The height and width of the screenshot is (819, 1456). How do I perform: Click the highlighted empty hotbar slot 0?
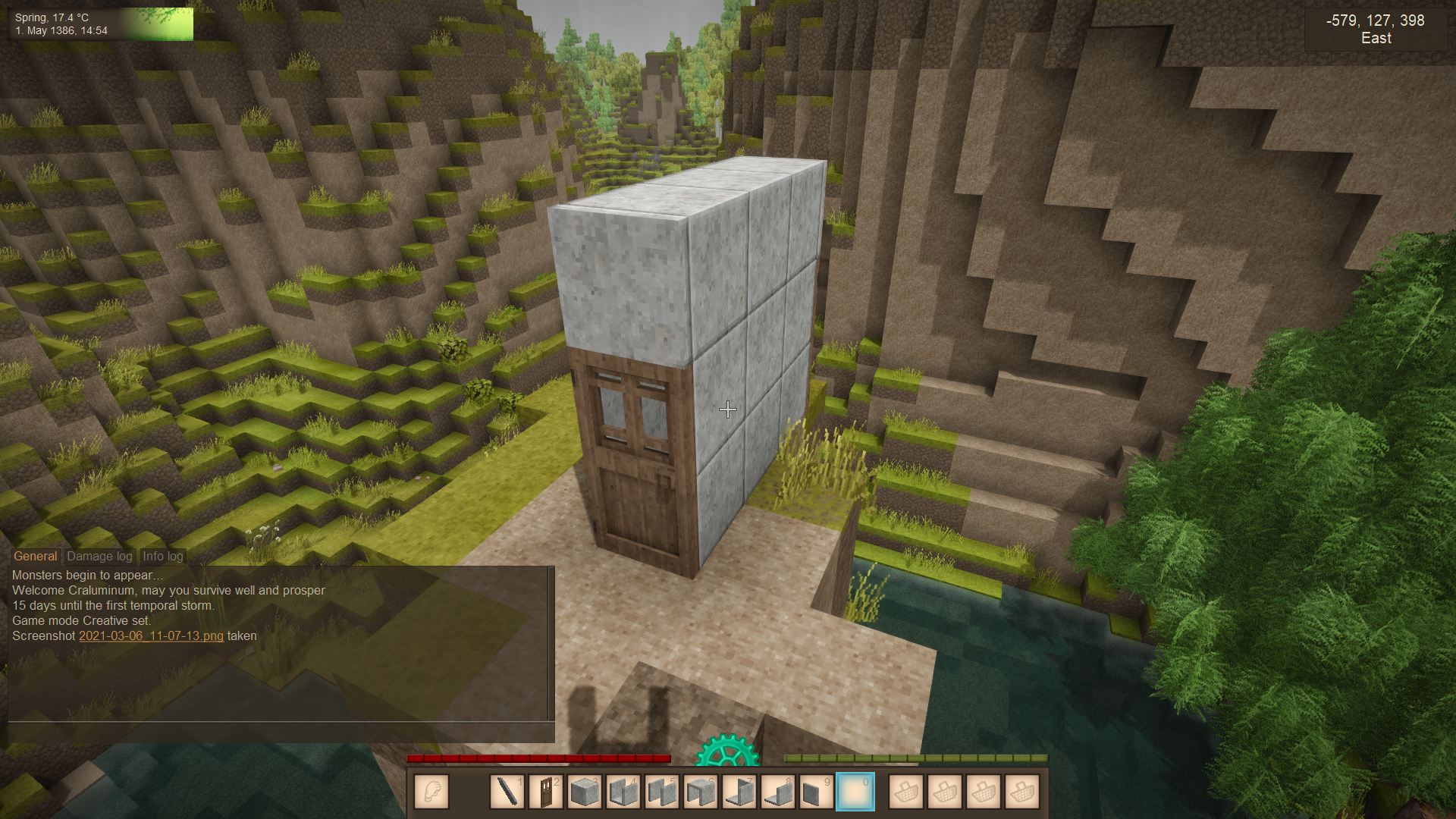[855, 792]
